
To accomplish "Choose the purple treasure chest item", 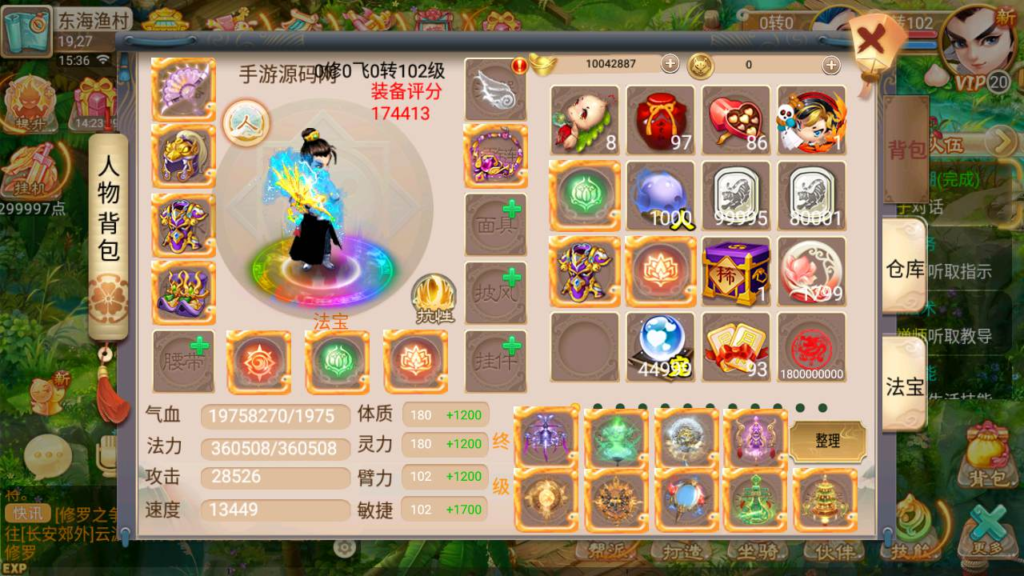I will pyautogui.click(x=737, y=271).
